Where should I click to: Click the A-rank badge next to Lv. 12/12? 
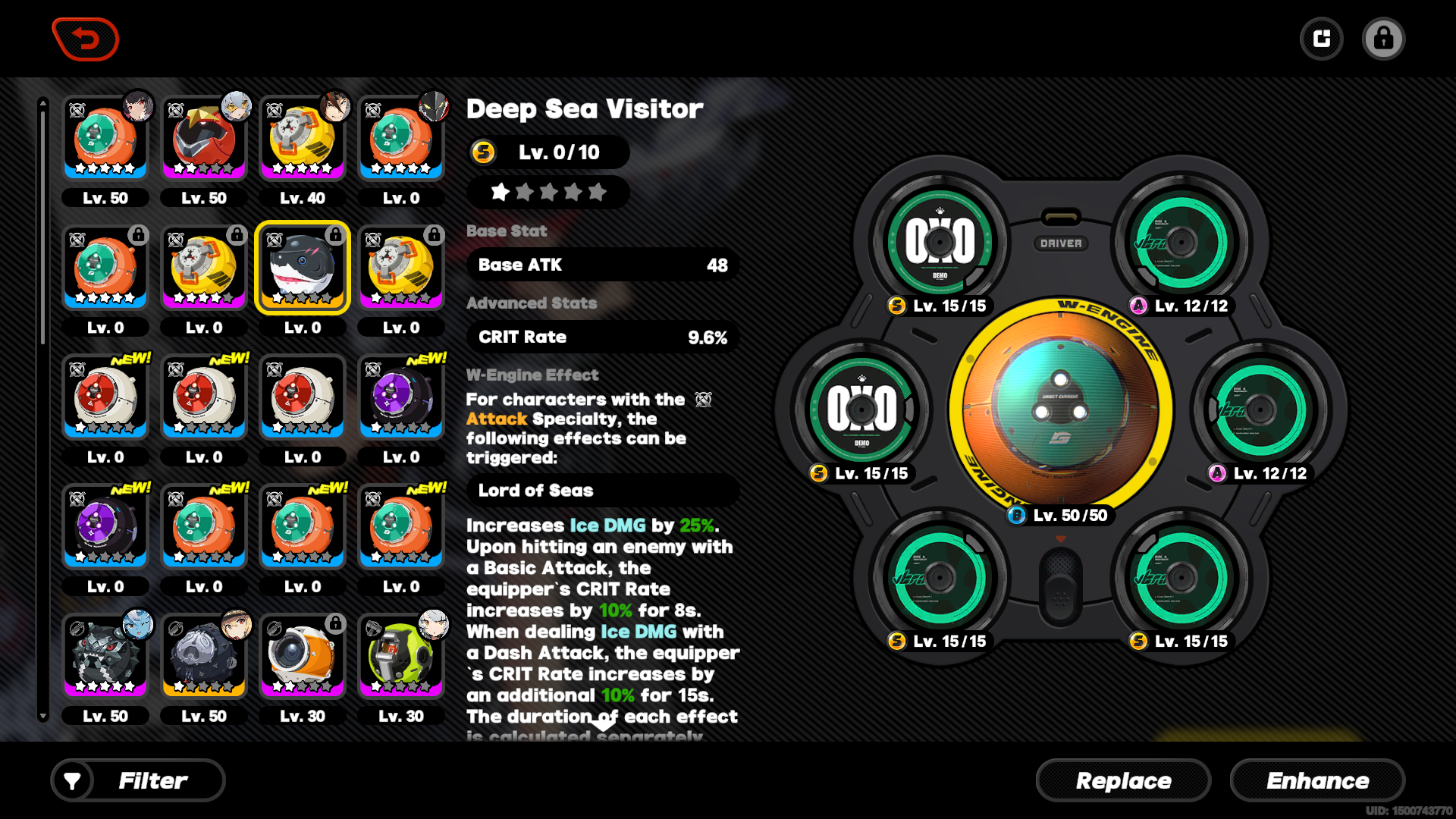pos(1141,306)
